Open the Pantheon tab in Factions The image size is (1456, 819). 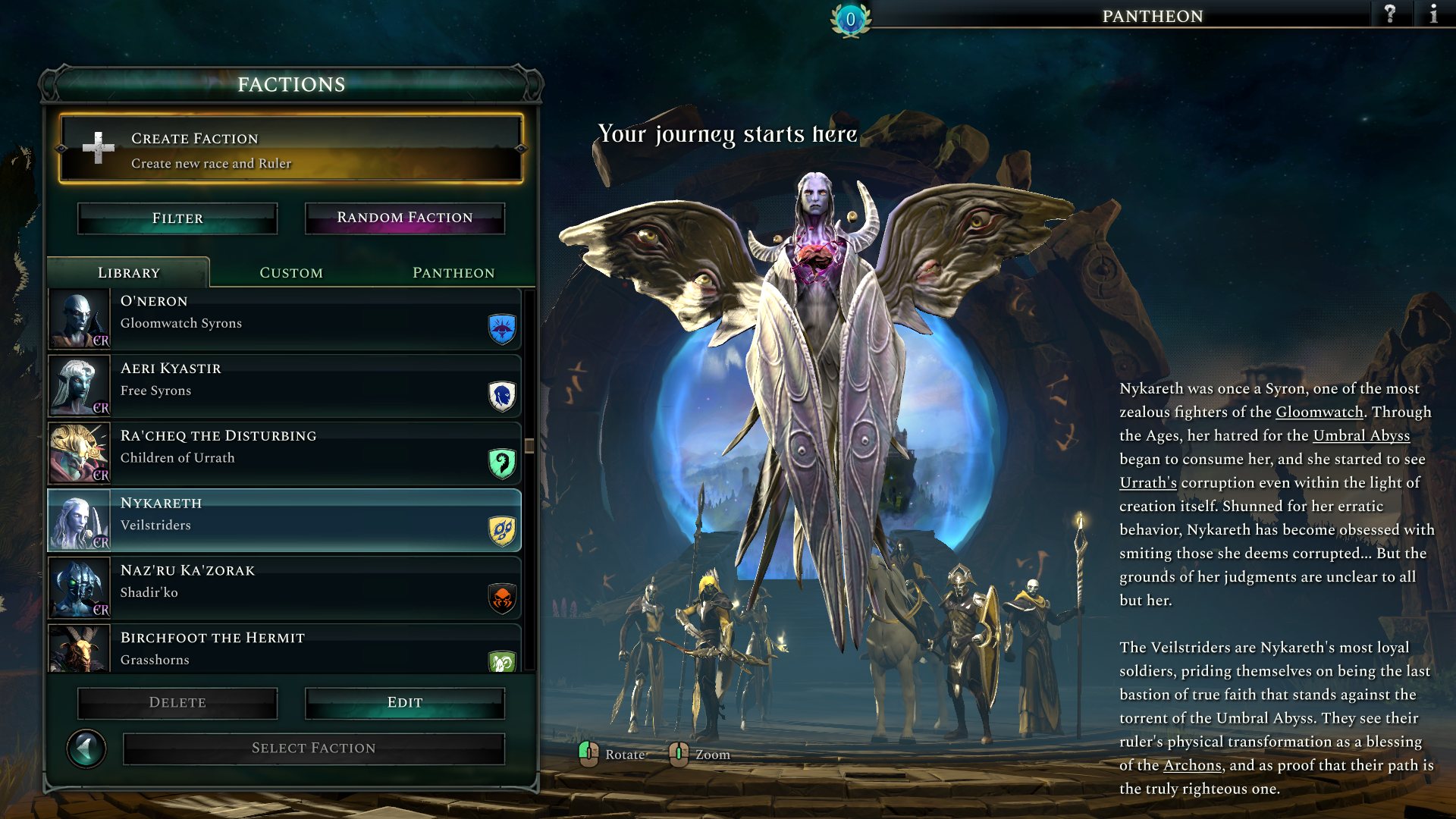point(453,273)
